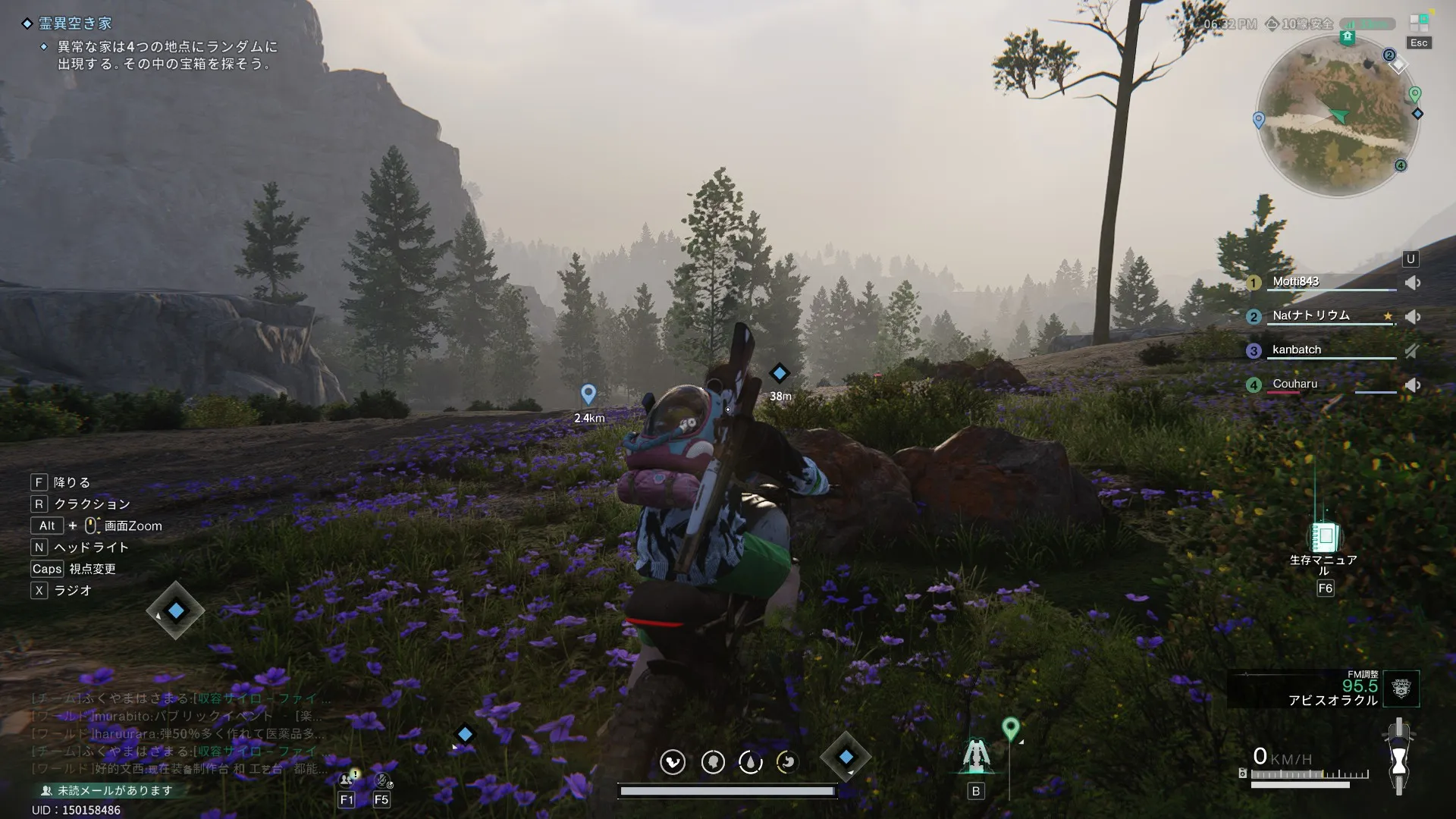Open the chat log box
Viewport: 1456px width, 819px height.
tap(178, 733)
